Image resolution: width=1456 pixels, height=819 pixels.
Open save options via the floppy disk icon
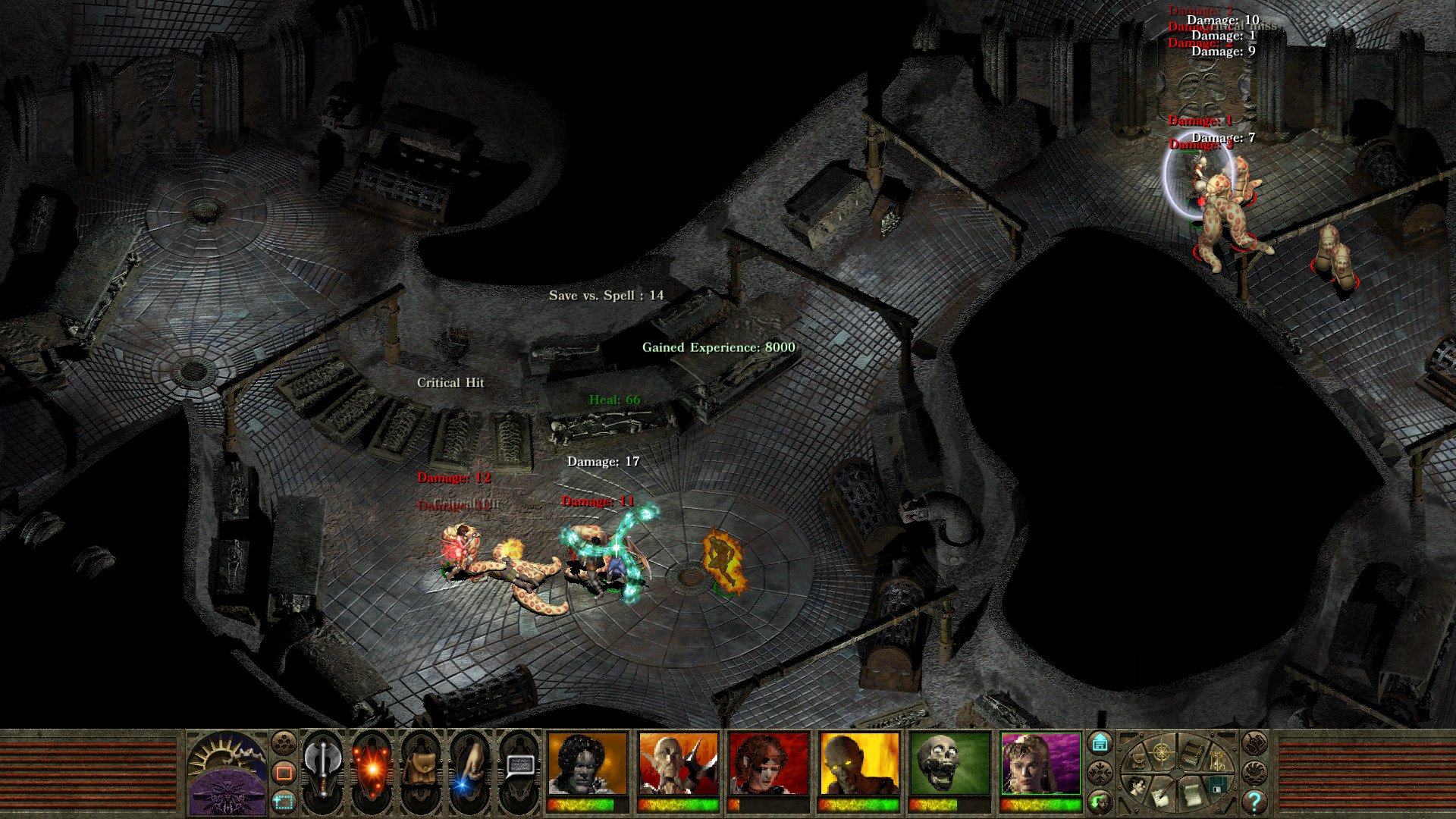click(1217, 785)
